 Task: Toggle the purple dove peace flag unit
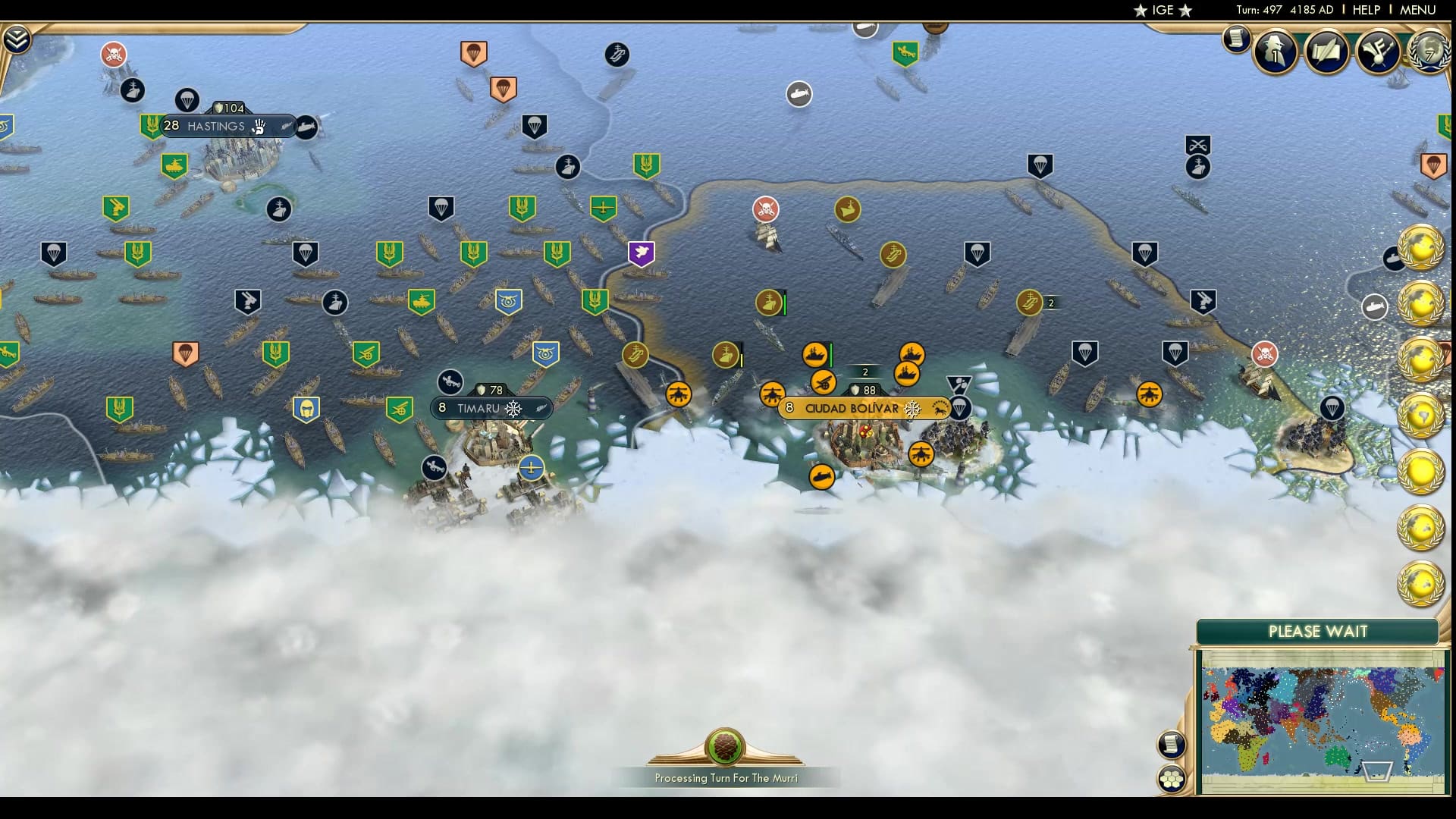click(642, 253)
